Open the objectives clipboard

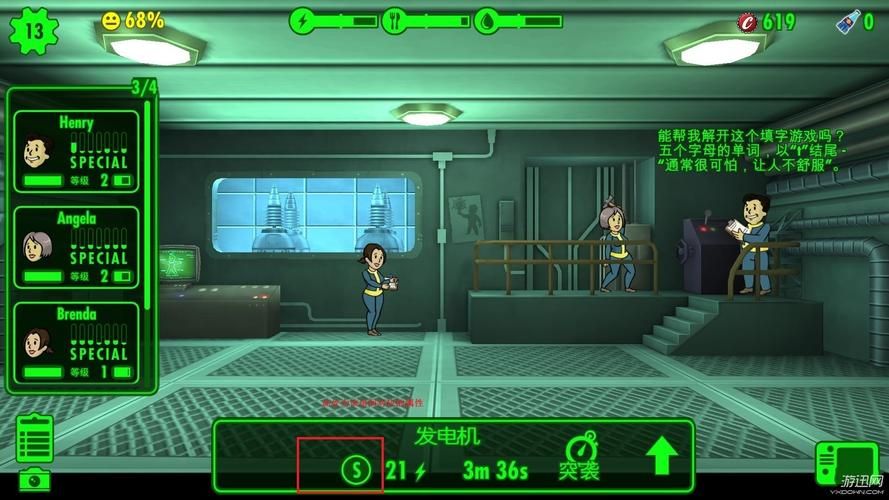click(x=33, y=438)
